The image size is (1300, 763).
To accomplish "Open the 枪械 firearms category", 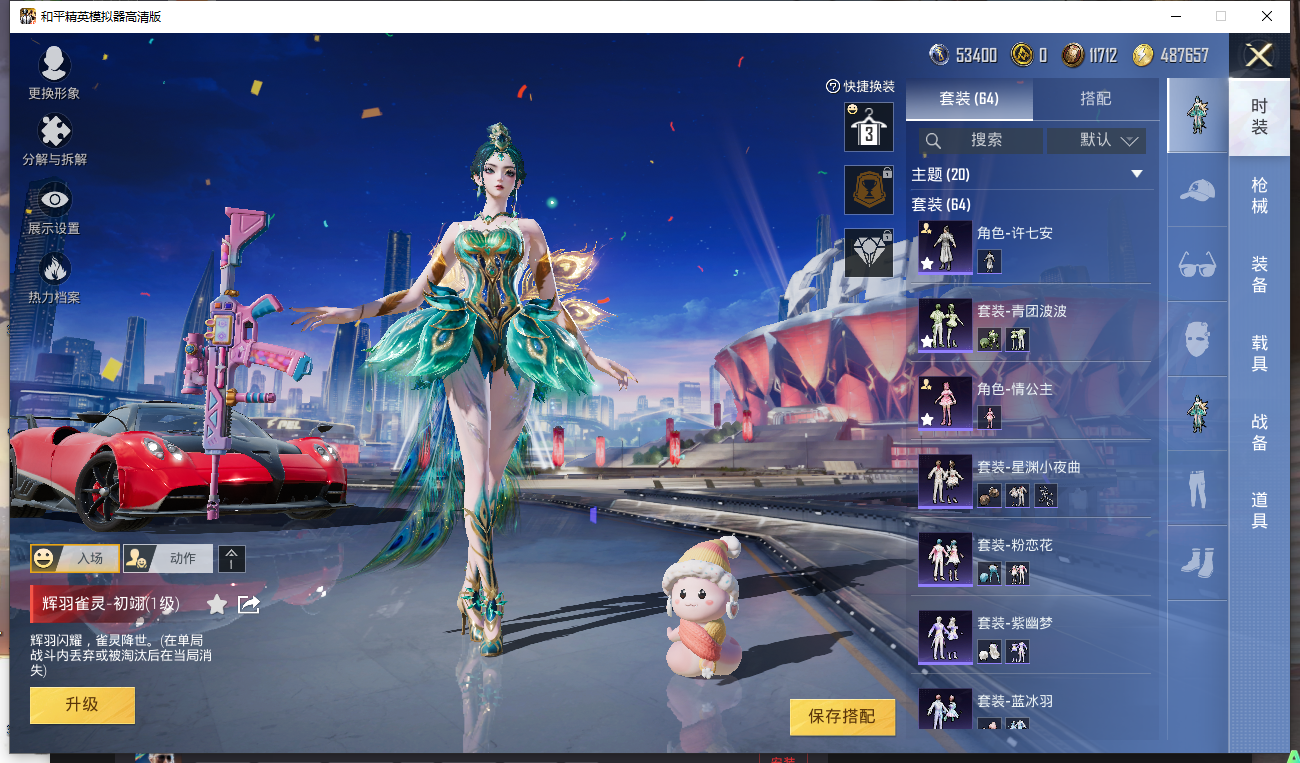I will pos(1259,195).
